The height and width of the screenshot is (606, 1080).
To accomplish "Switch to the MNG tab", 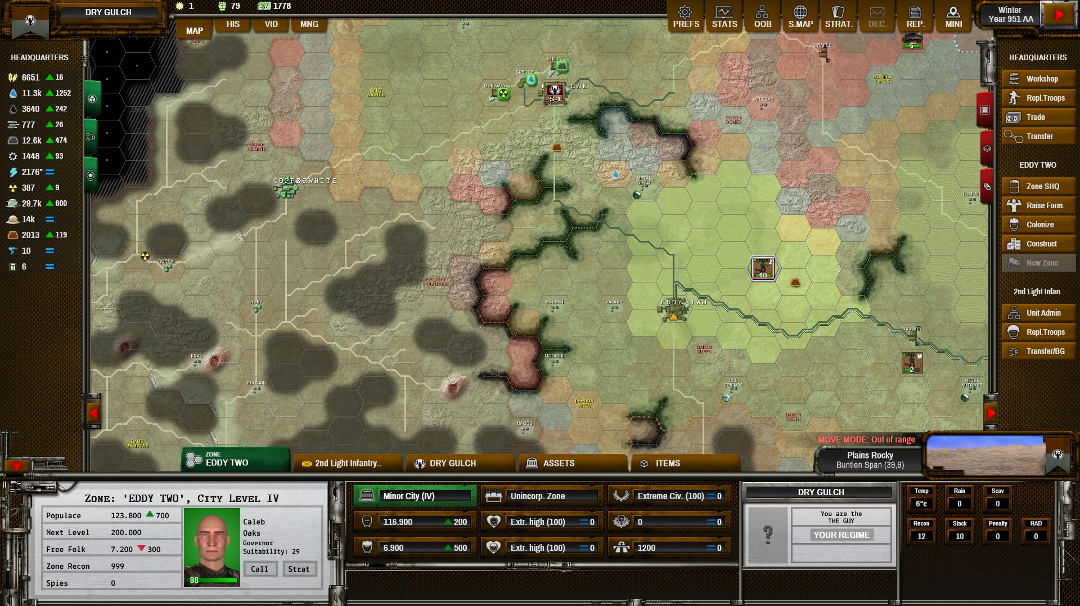I will point(309,24).
